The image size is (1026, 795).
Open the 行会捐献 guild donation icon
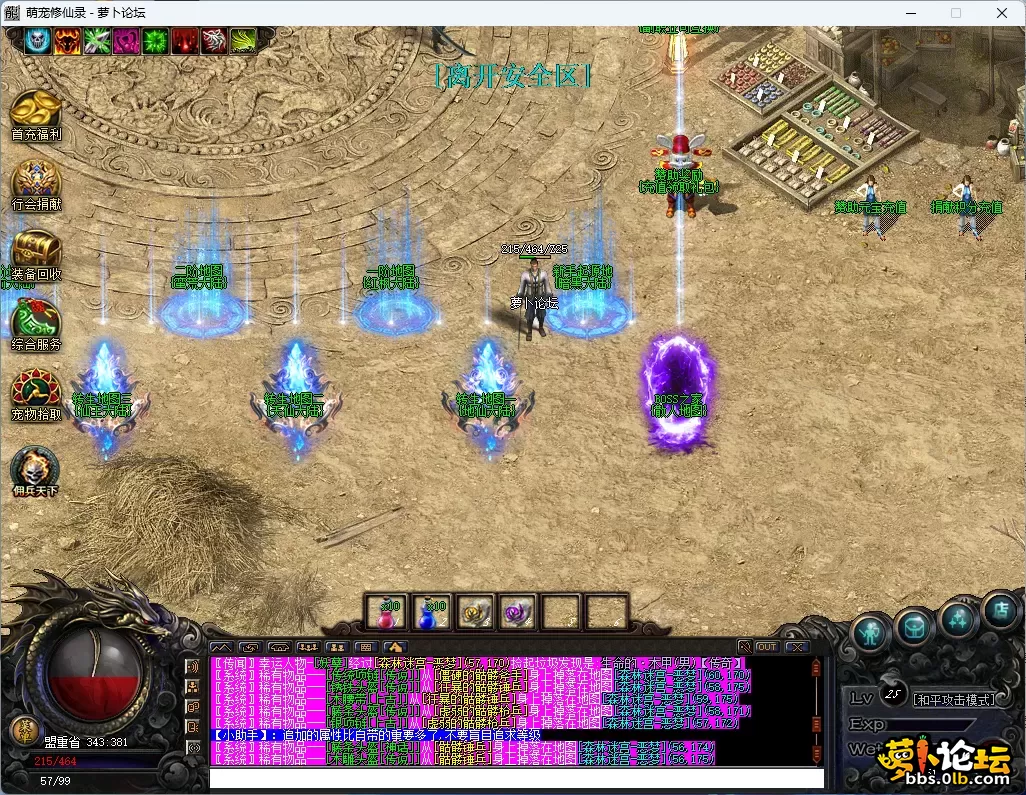coord(36,180)
